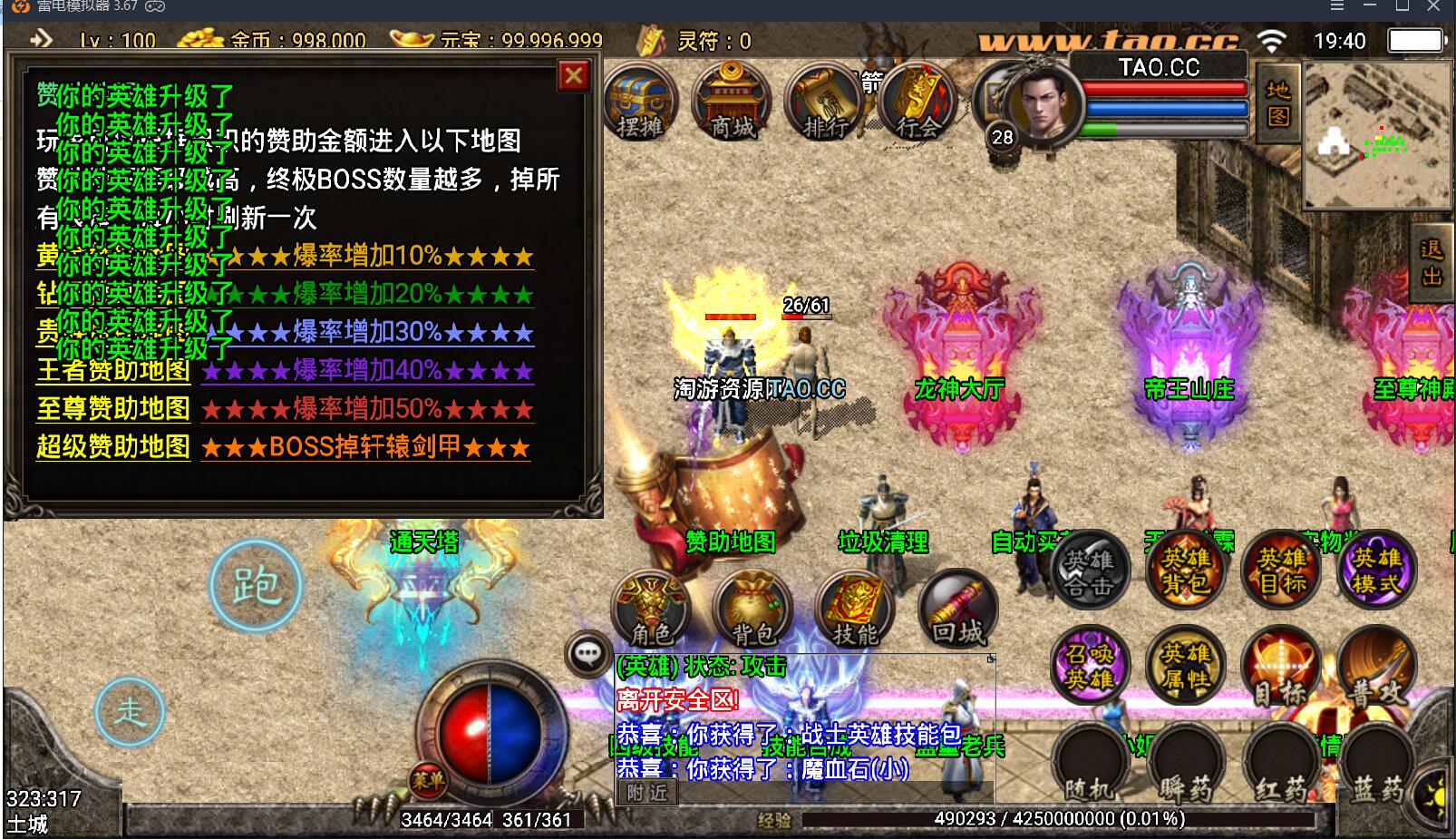The height and width of the screenshot is (839, 1456).
Task: Select 王者赞助地图 link
Action: pyautogui.click(x=113, y=371)
